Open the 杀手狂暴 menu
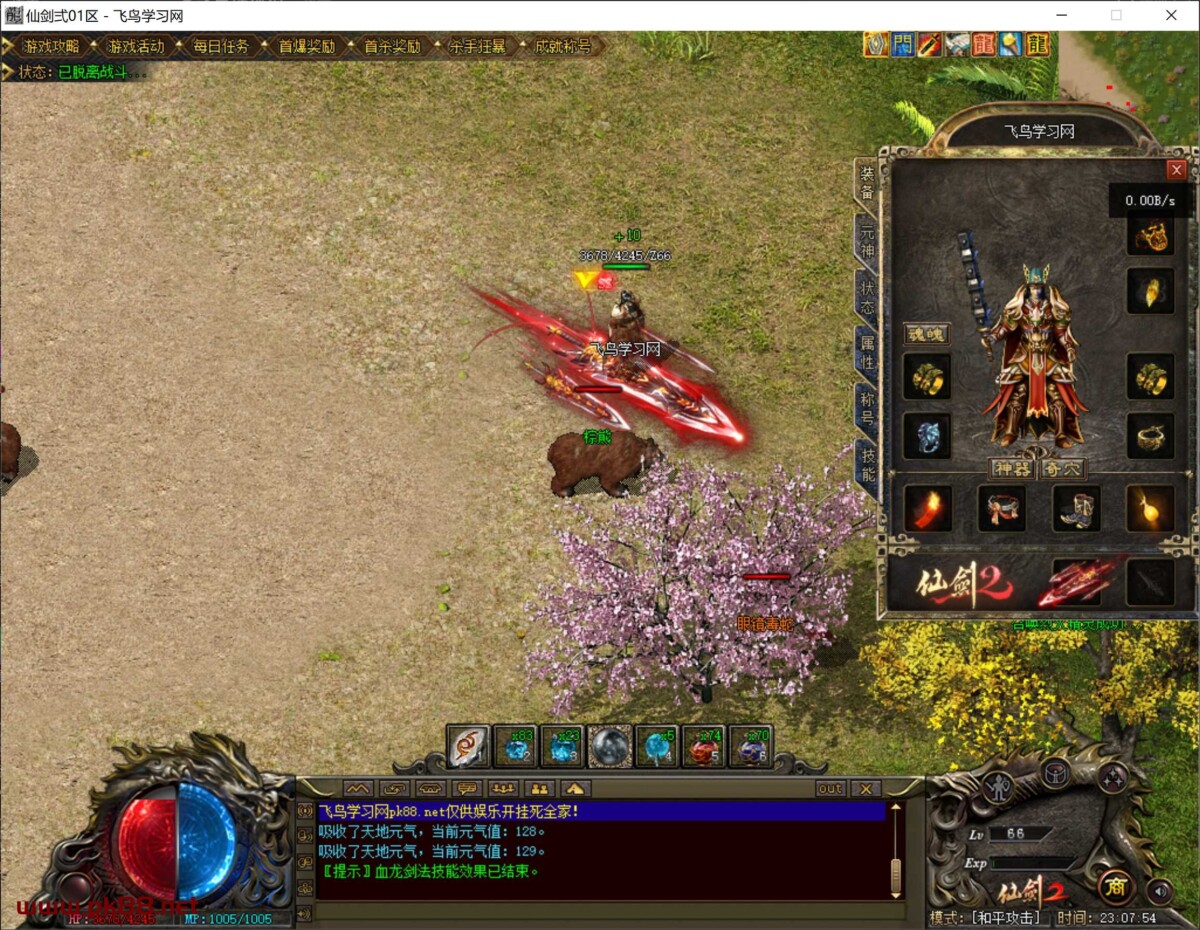 (x=477, y=46)
